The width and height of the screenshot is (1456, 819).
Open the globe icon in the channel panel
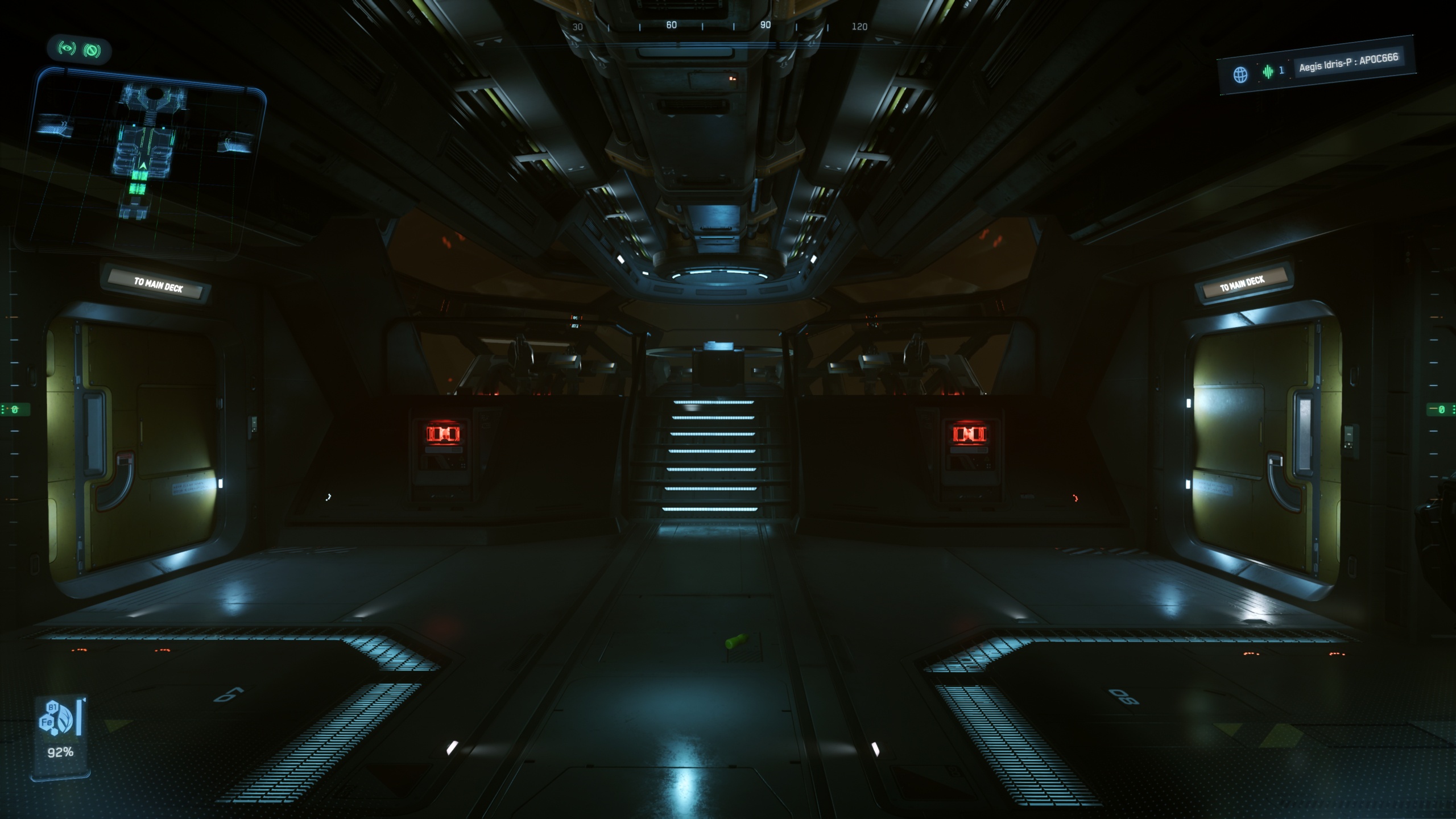1240,75
